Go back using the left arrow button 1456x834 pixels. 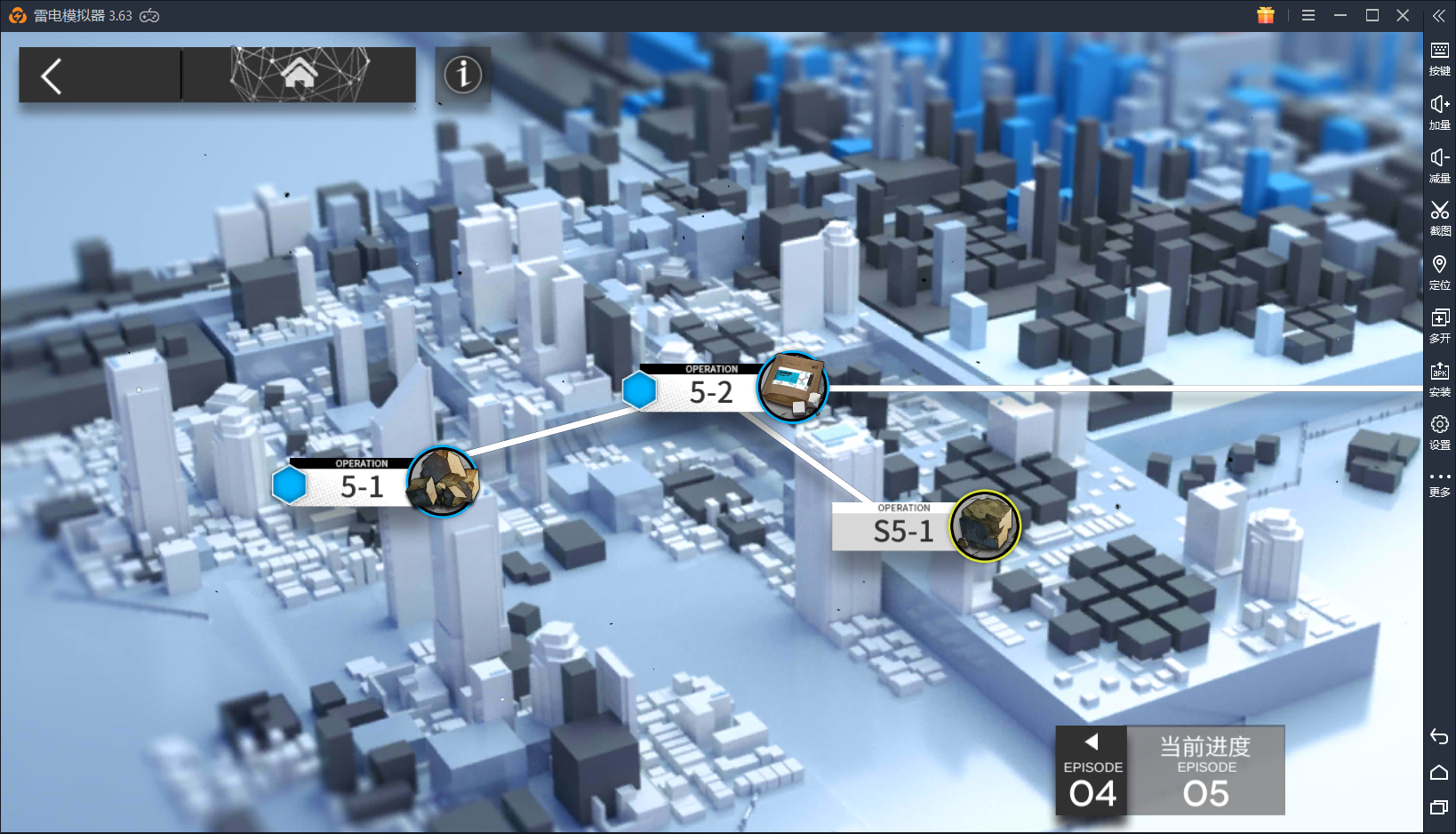(x=52, y=76)
